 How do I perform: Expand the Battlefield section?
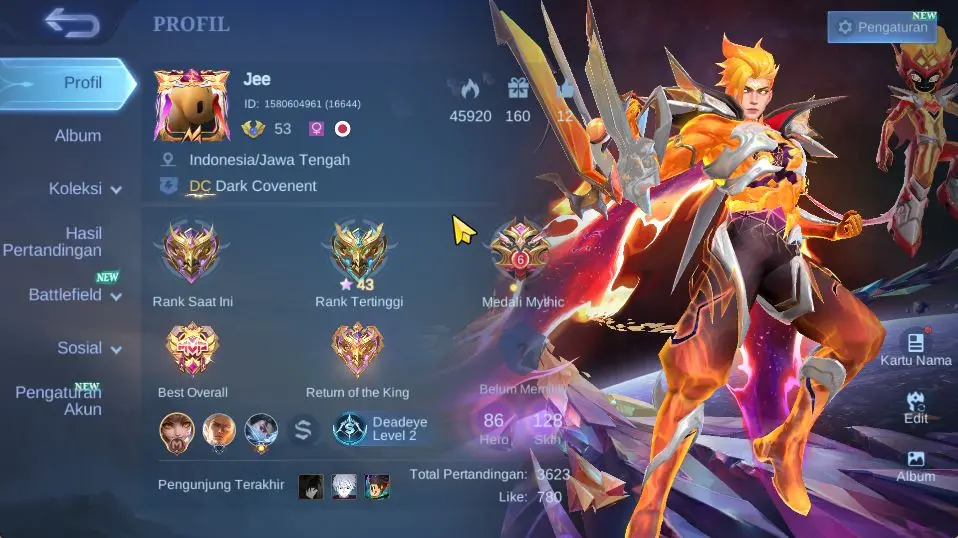pos(75,295)
